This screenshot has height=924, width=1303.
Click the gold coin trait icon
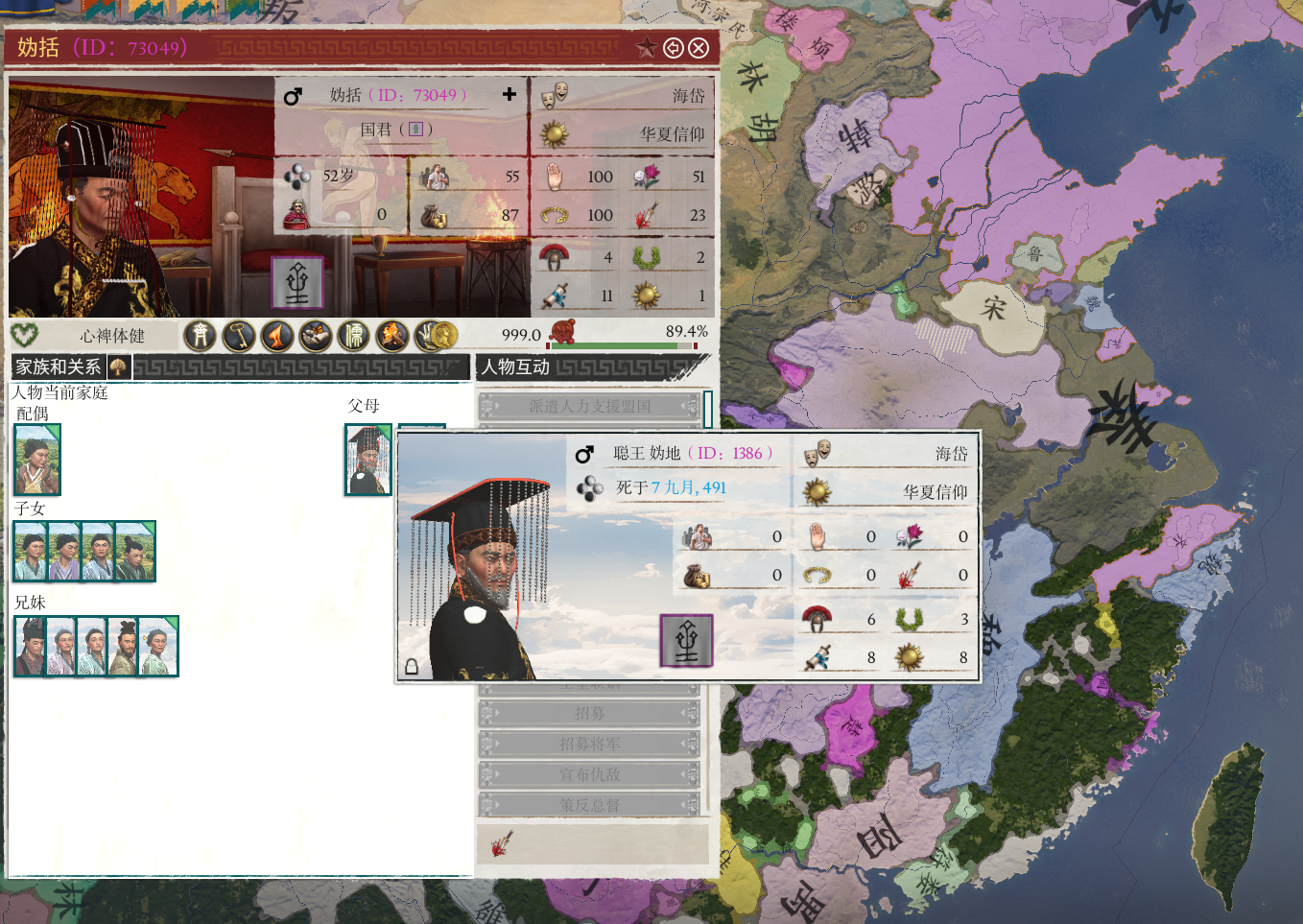click(441, 336)
